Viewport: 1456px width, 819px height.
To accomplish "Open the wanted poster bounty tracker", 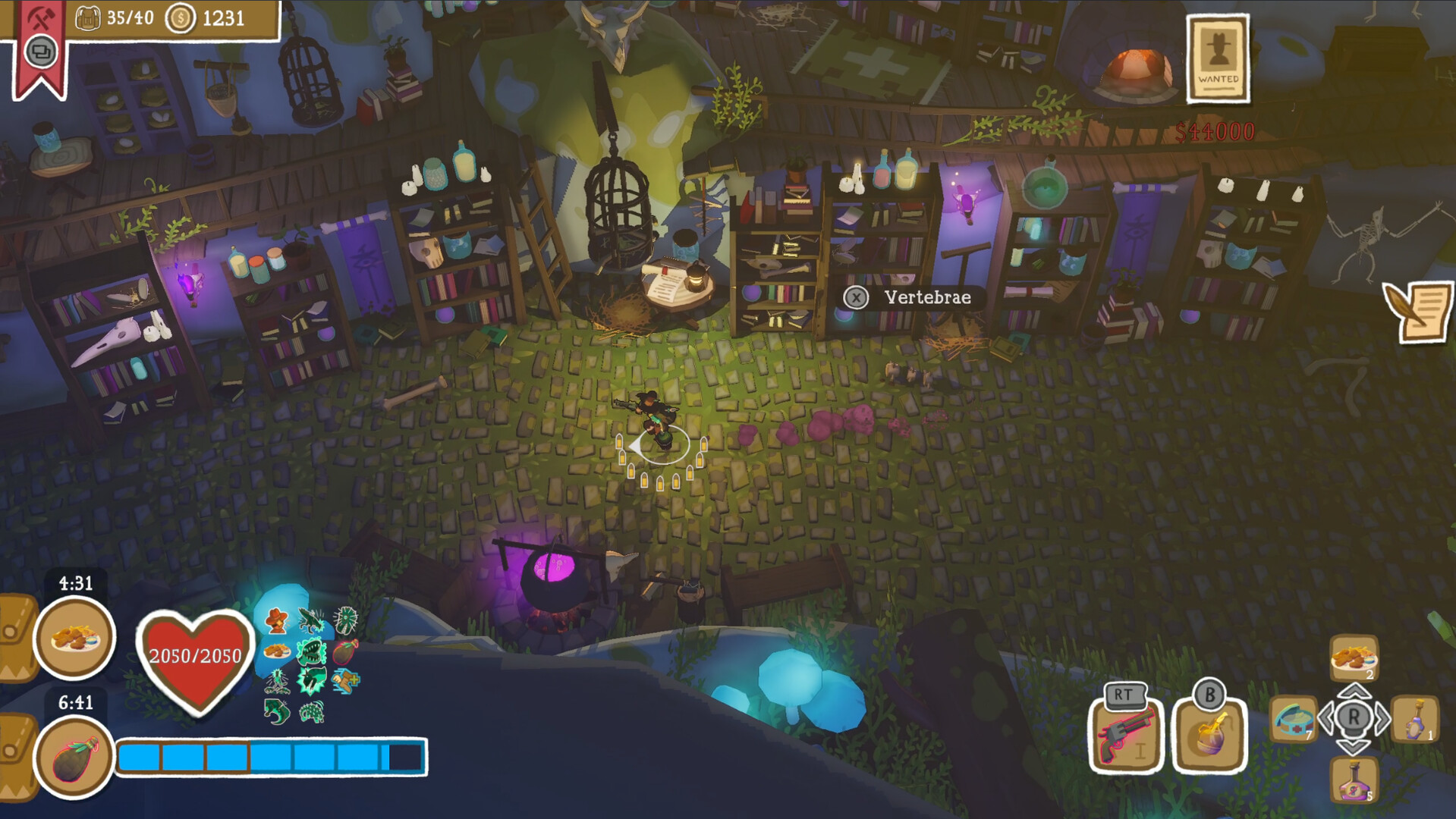I will coord(1218,59).
